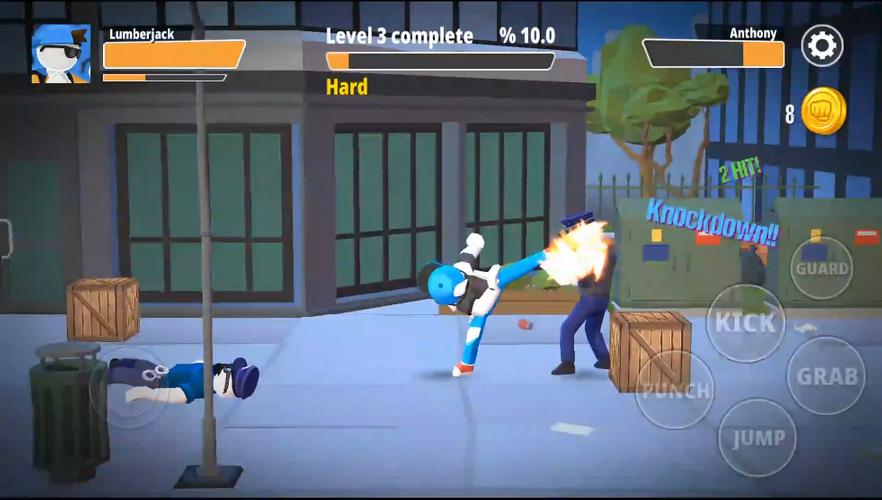Click the gold fist coin icon
Viewport: 882px width, 500px height.
[823, 112]
